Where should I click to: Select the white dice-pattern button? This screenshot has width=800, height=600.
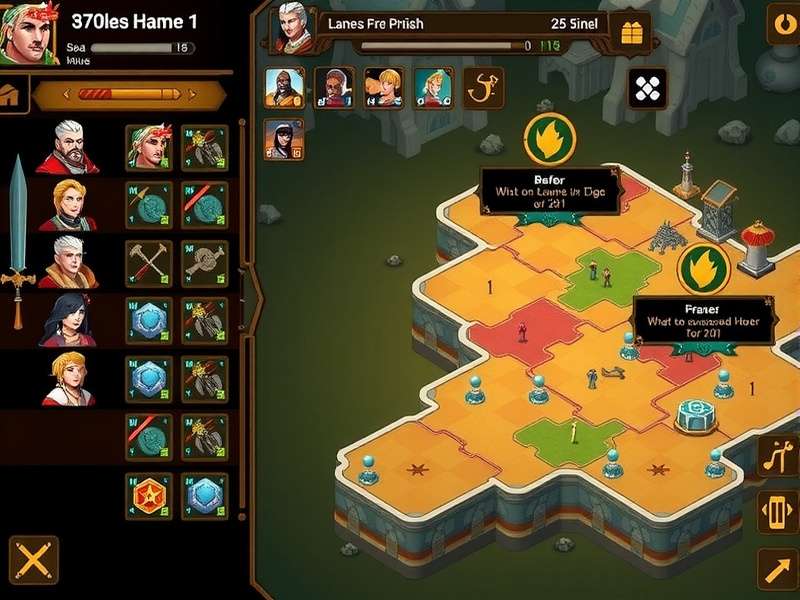647,89
